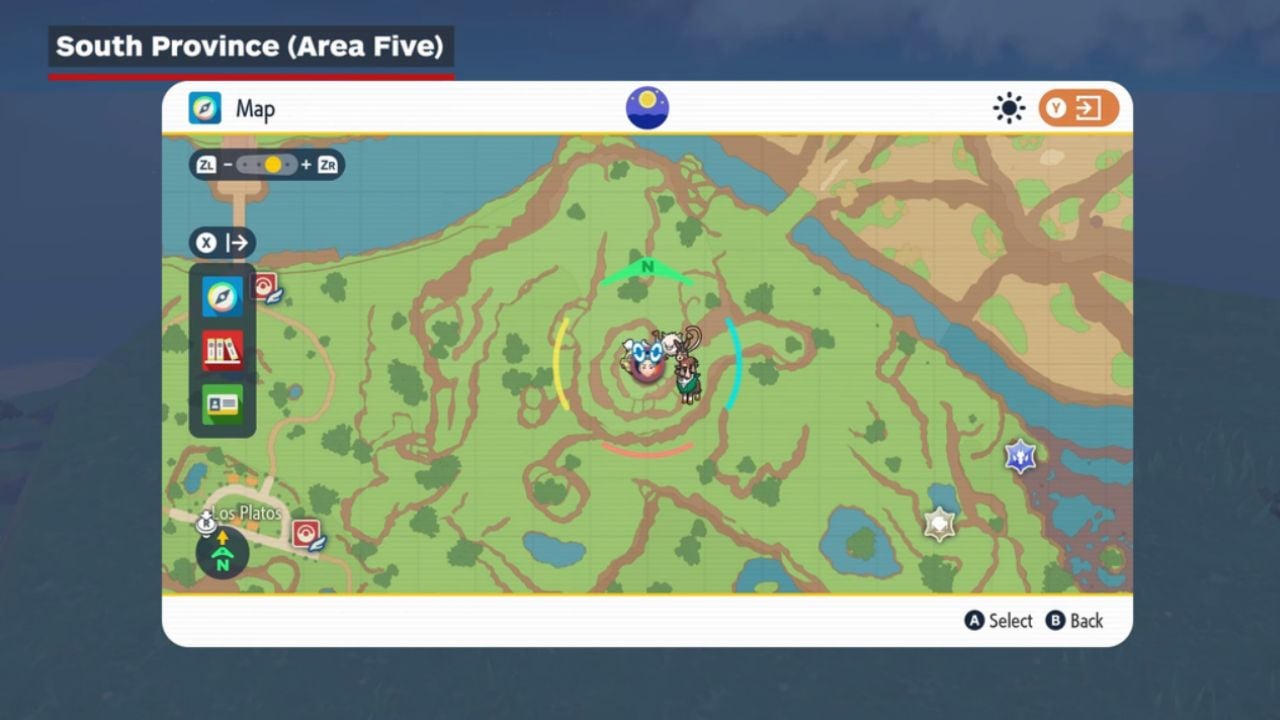Viewport: 1280px width, 720px height.
Task: Collapse the side app panel arrow
Action: click(222, 243)
